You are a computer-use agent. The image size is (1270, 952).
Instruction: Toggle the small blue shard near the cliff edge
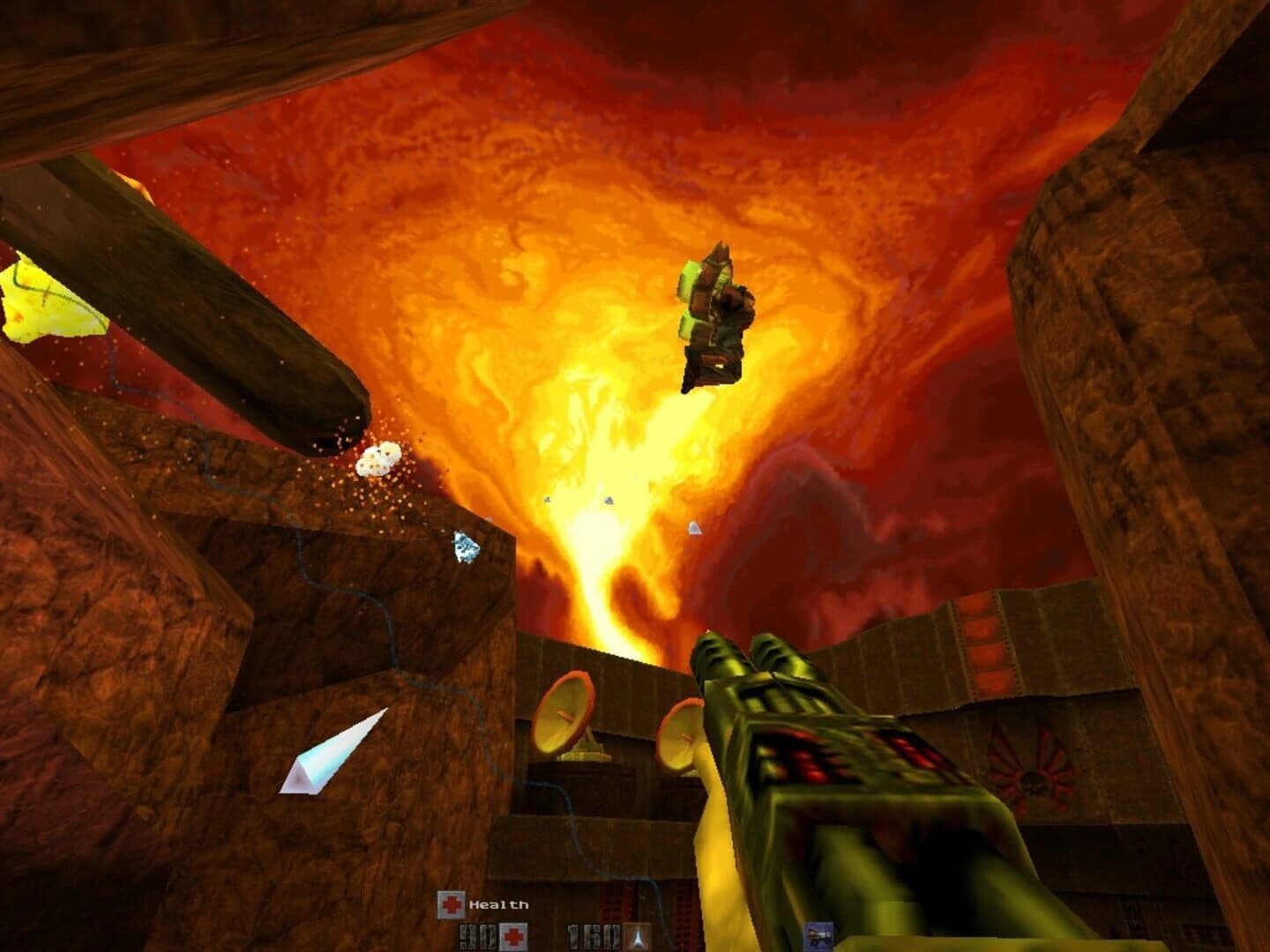(465, 547)
